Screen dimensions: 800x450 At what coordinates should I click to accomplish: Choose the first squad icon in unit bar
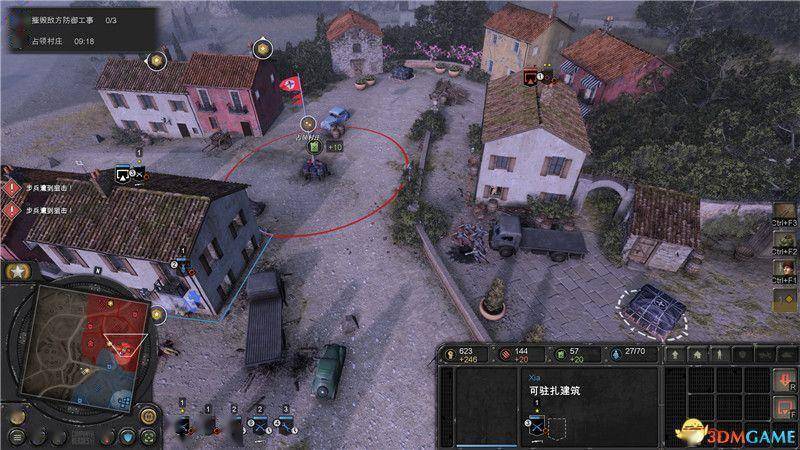183,424
